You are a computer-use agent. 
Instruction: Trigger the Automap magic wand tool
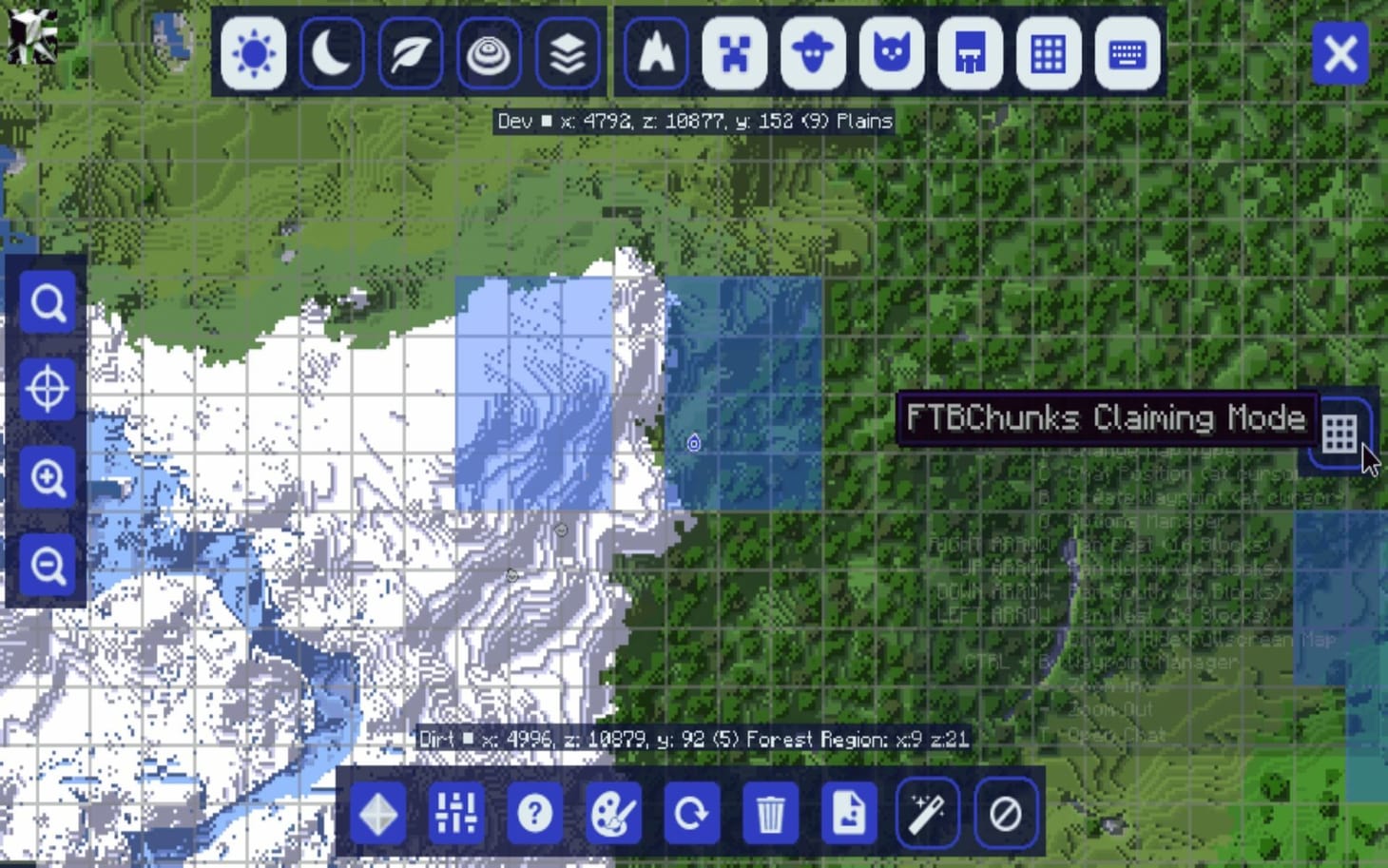pos(926,813)
